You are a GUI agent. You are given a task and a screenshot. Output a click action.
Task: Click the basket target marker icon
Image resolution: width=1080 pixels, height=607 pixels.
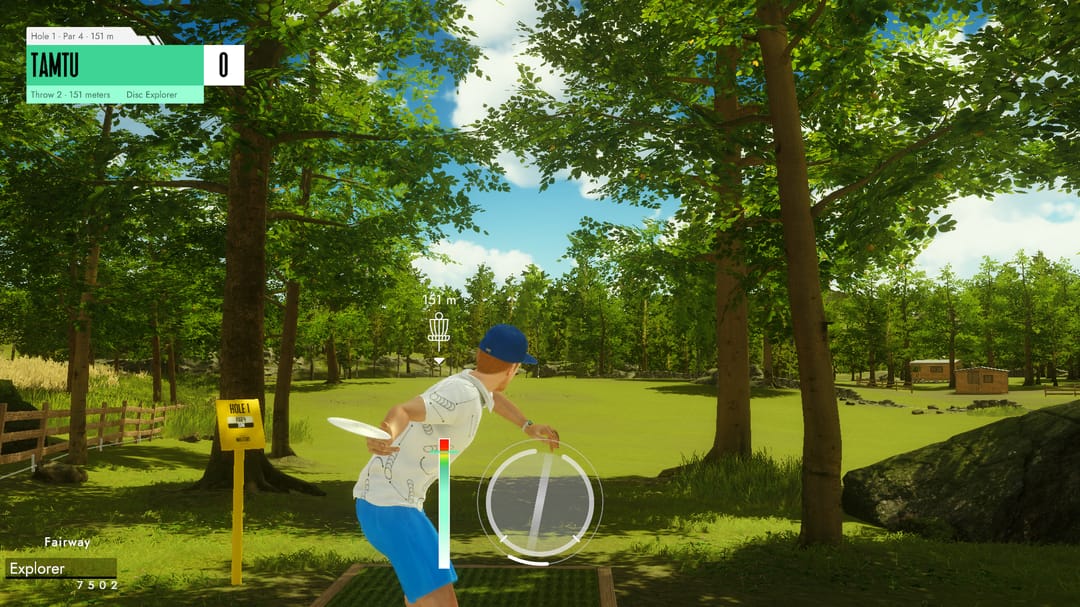click(438, 331)
